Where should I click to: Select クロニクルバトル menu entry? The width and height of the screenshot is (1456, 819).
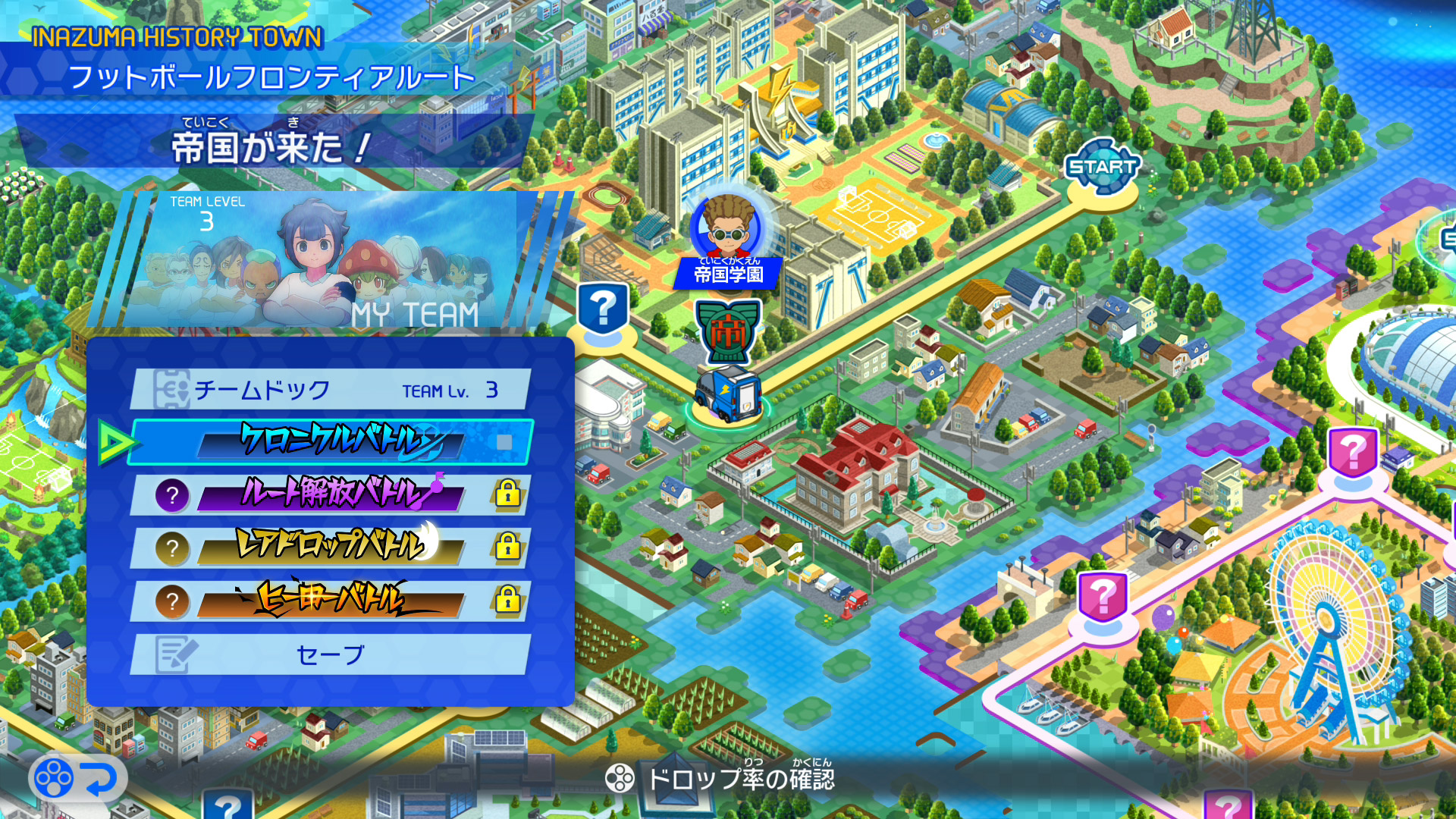(331, 441)
